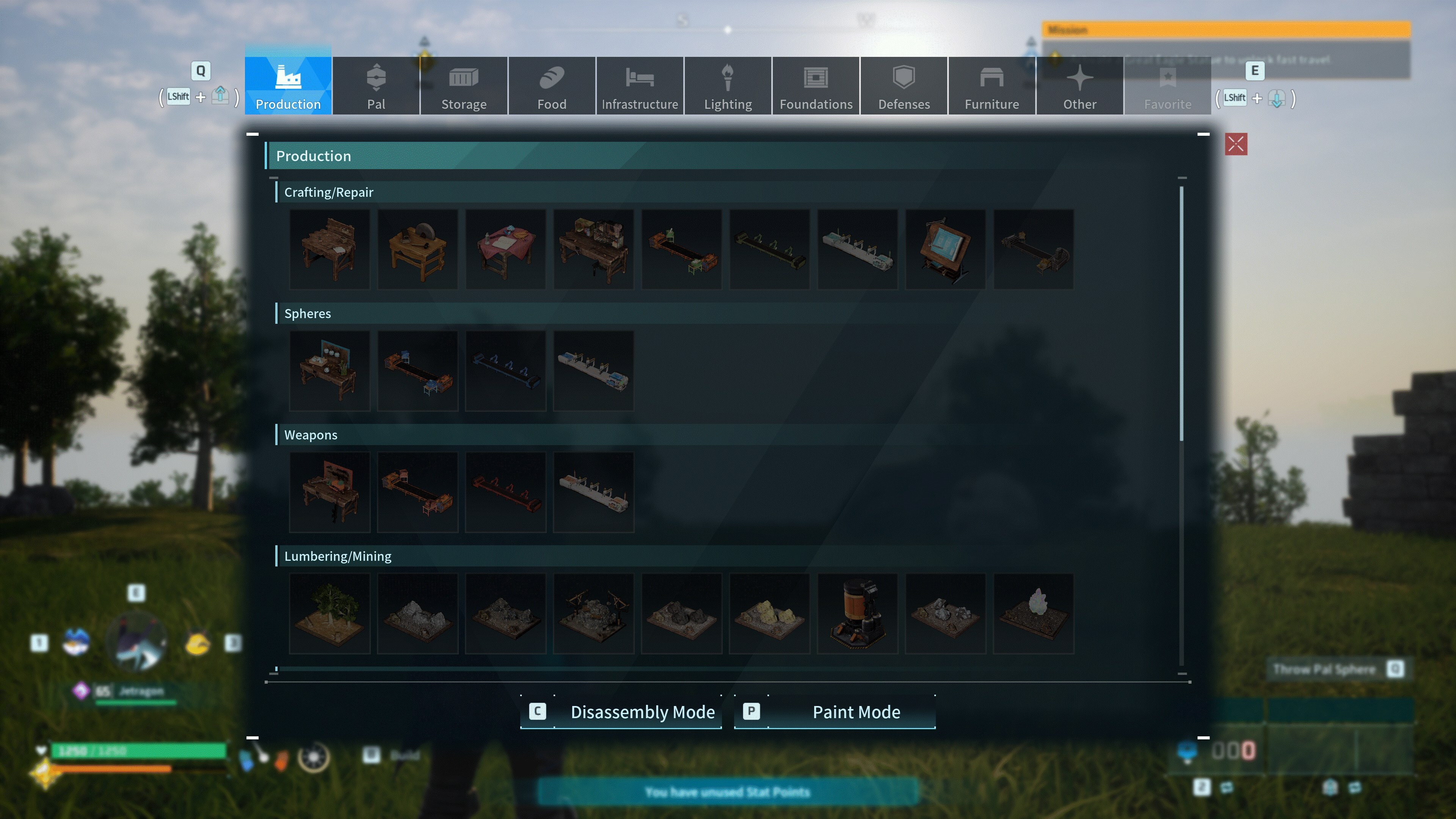Open the Foundations category icon
Viewport: 1456px width, 819px height.
pyautogui.click(x=816, y=85)
